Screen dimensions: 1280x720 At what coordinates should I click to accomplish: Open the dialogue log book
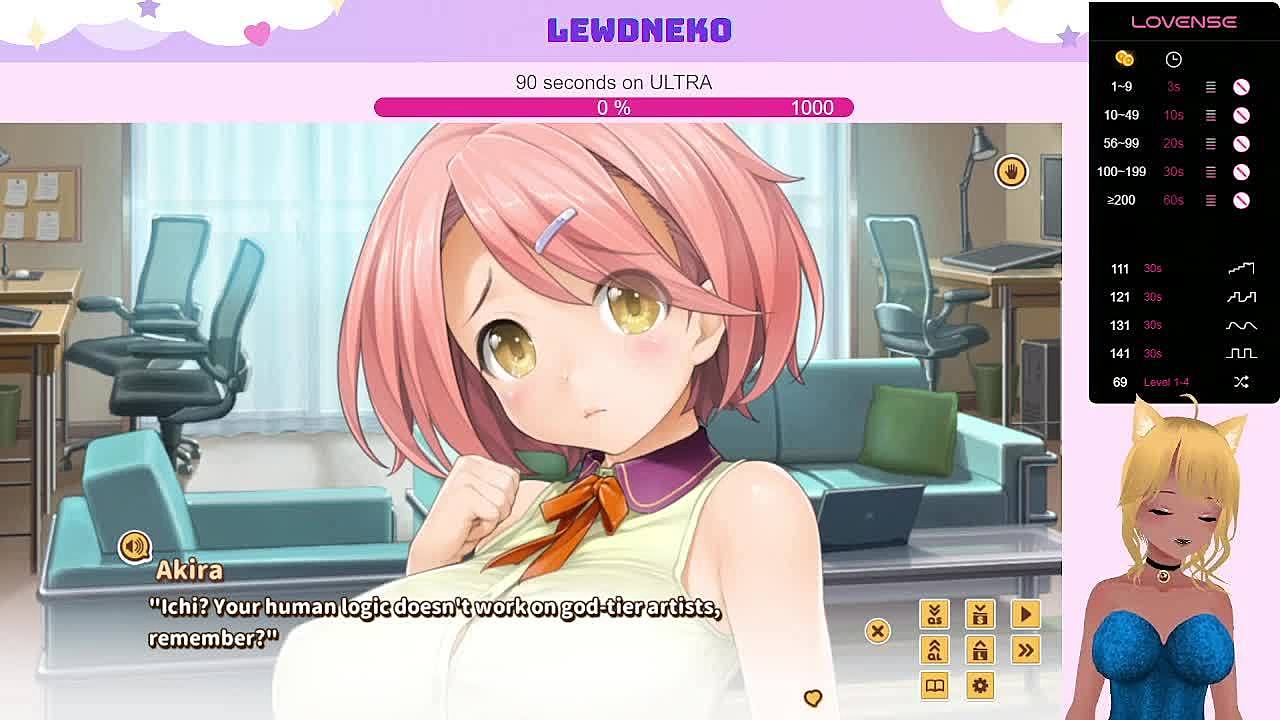pos(934,686)
